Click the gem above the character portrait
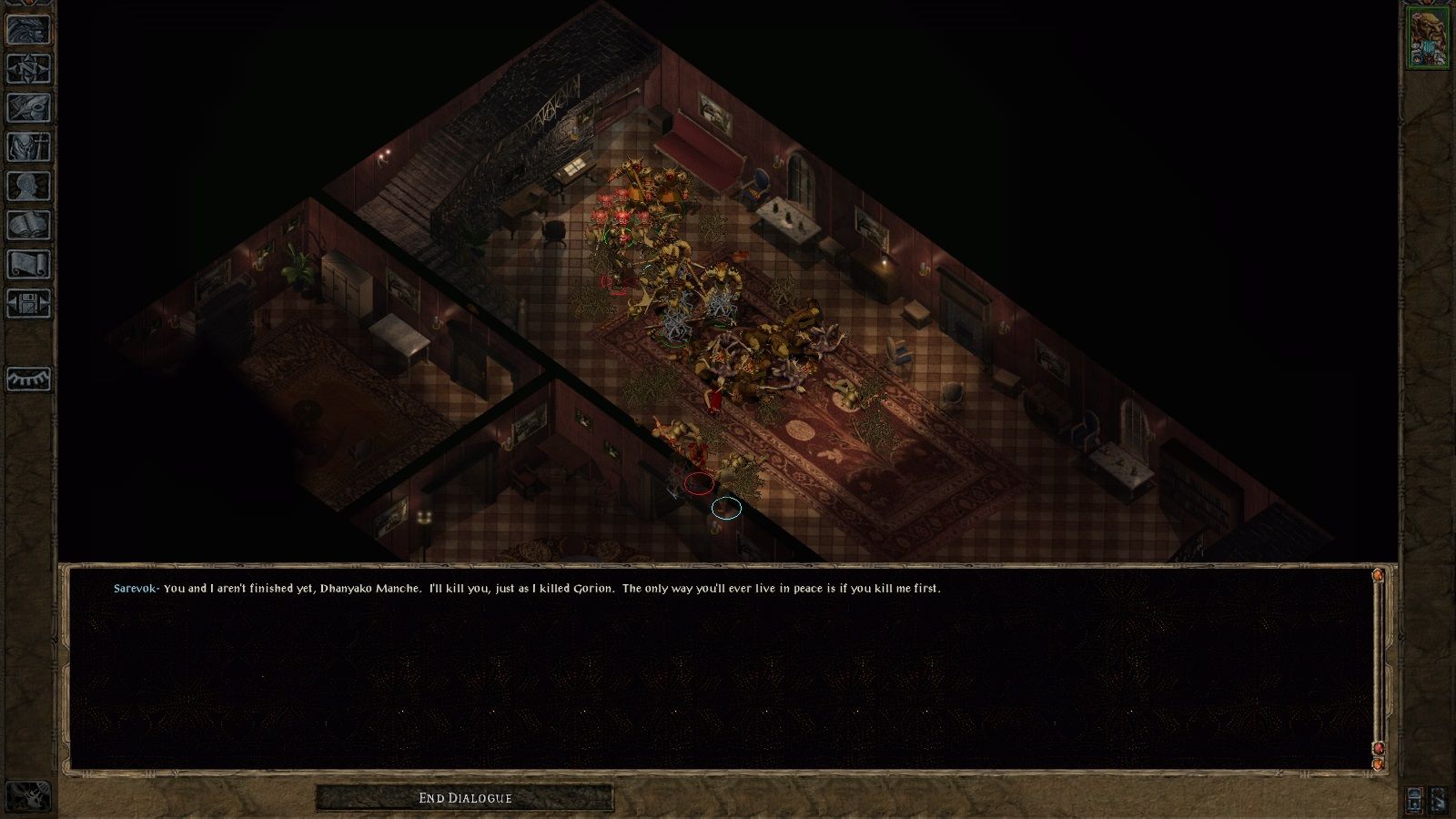The image size is (1456, 819). (1426, 5)
